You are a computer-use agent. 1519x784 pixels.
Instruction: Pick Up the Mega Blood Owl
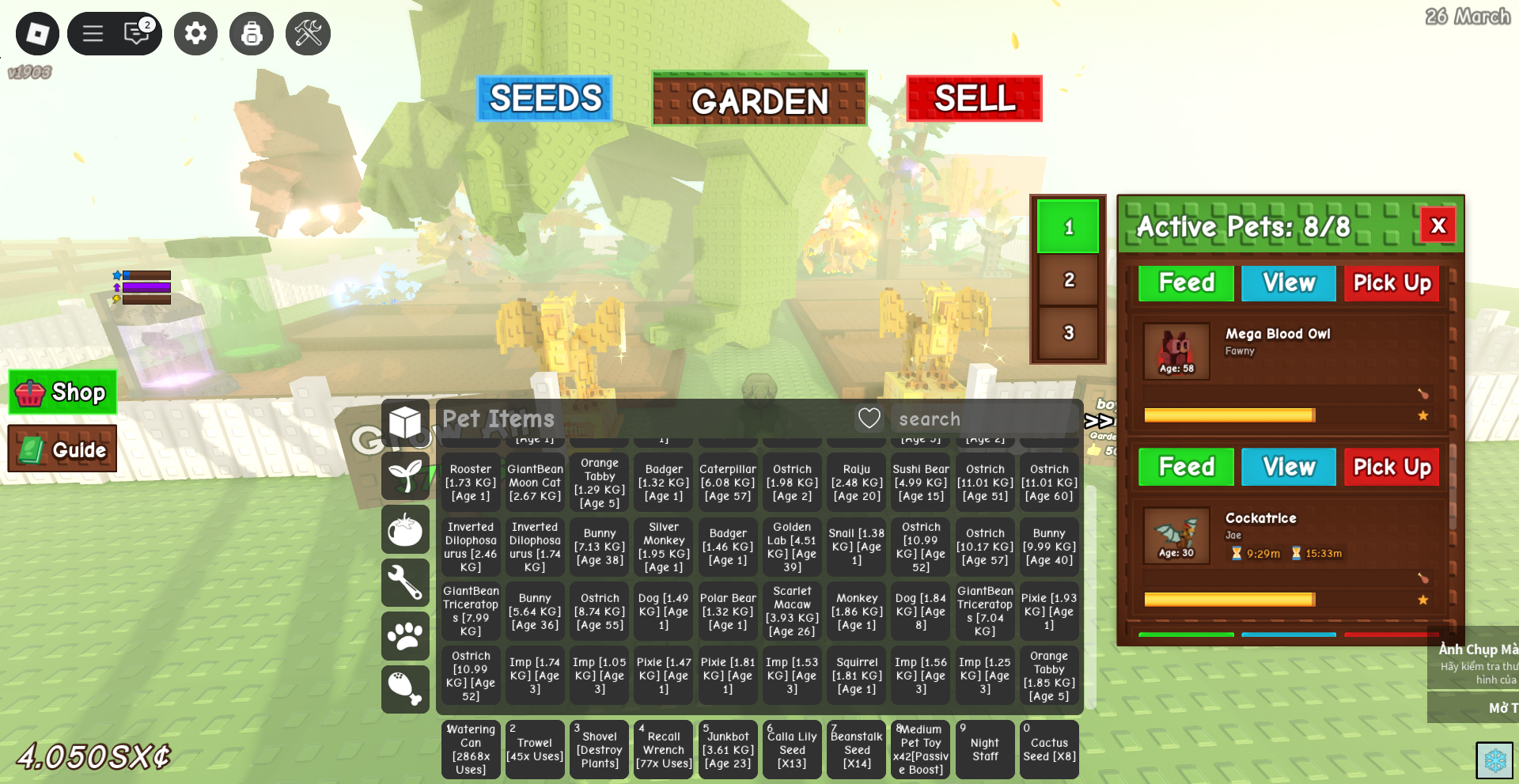(x=1391, y=283)
